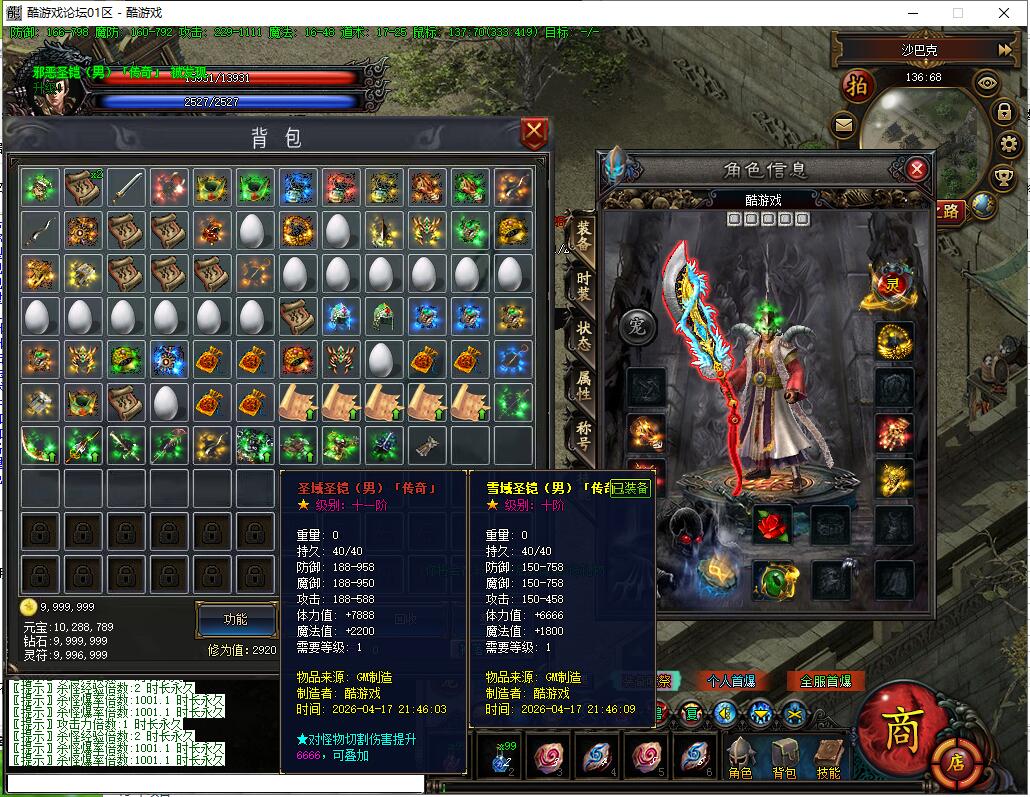Click the eye visibility icon
The height and width of the screenshot is (797, 1030).
[987, 84]
